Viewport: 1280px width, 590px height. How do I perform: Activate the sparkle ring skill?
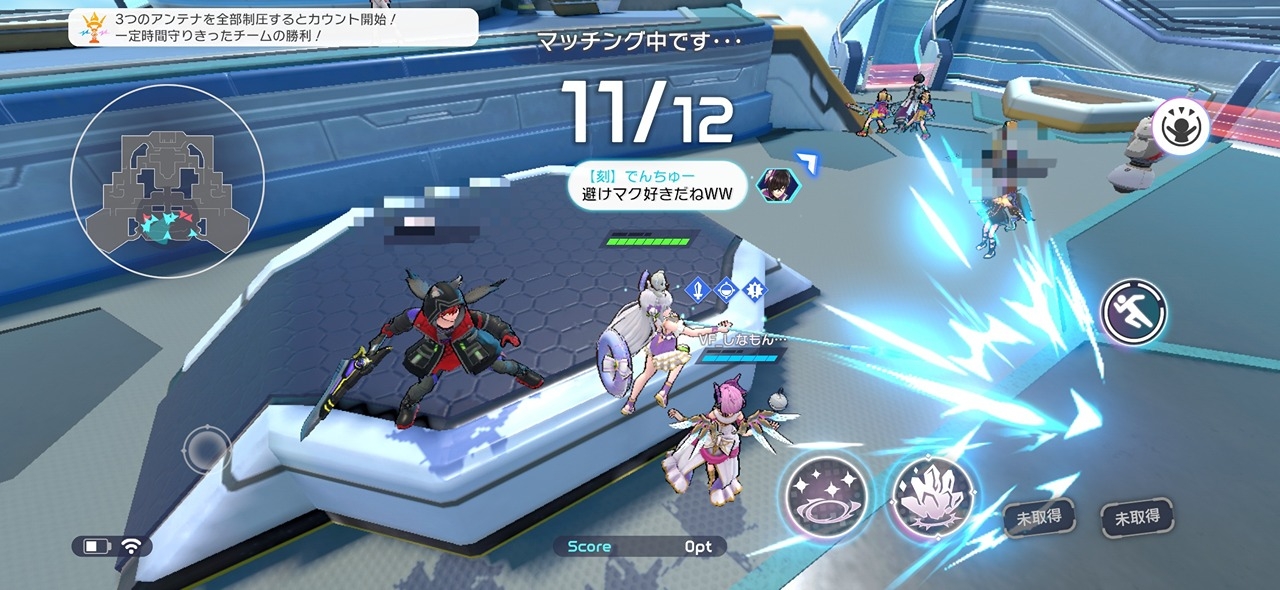tap(825, 495)
